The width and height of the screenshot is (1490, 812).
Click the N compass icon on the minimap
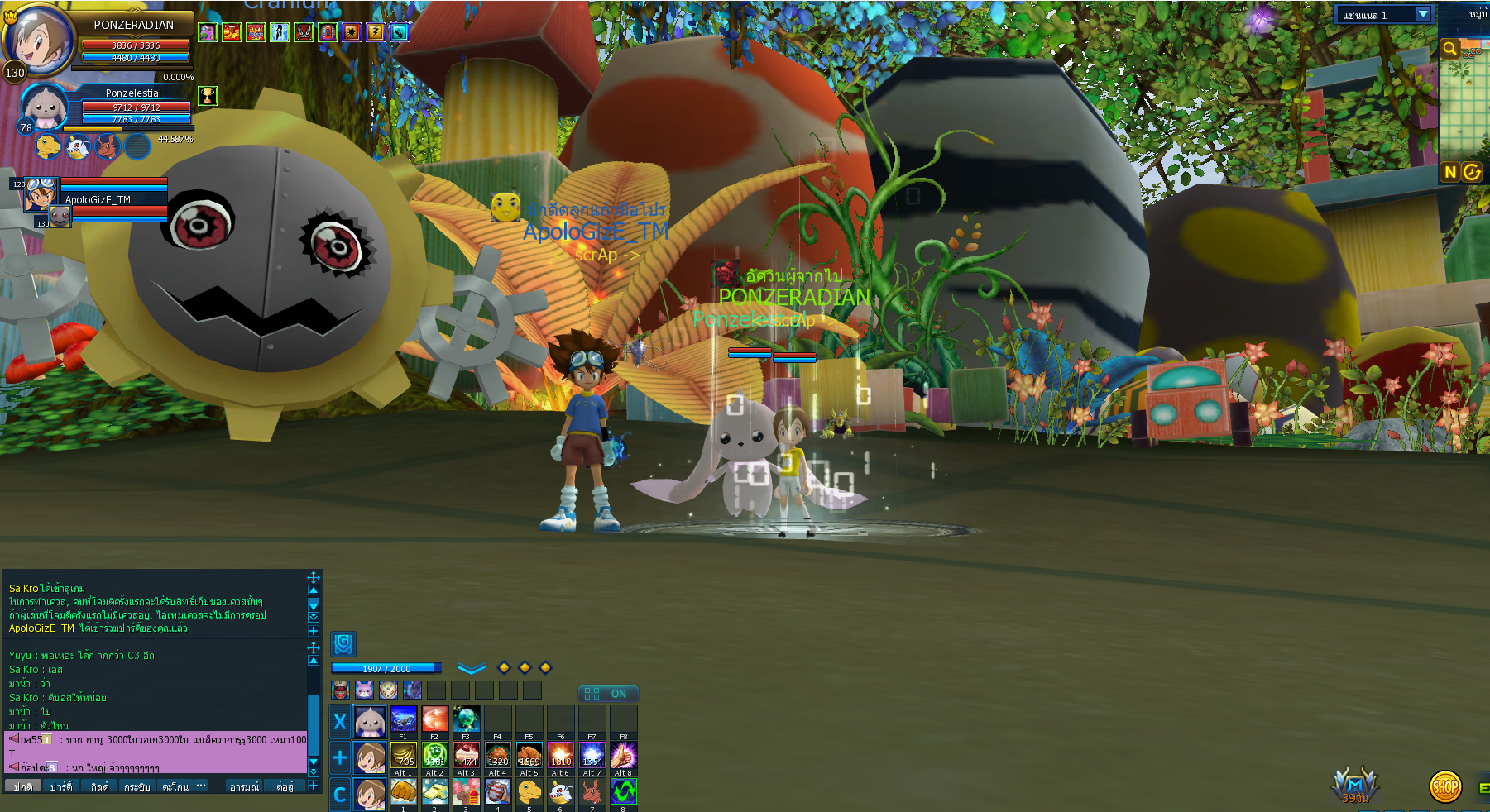(x=1451, y=173)
